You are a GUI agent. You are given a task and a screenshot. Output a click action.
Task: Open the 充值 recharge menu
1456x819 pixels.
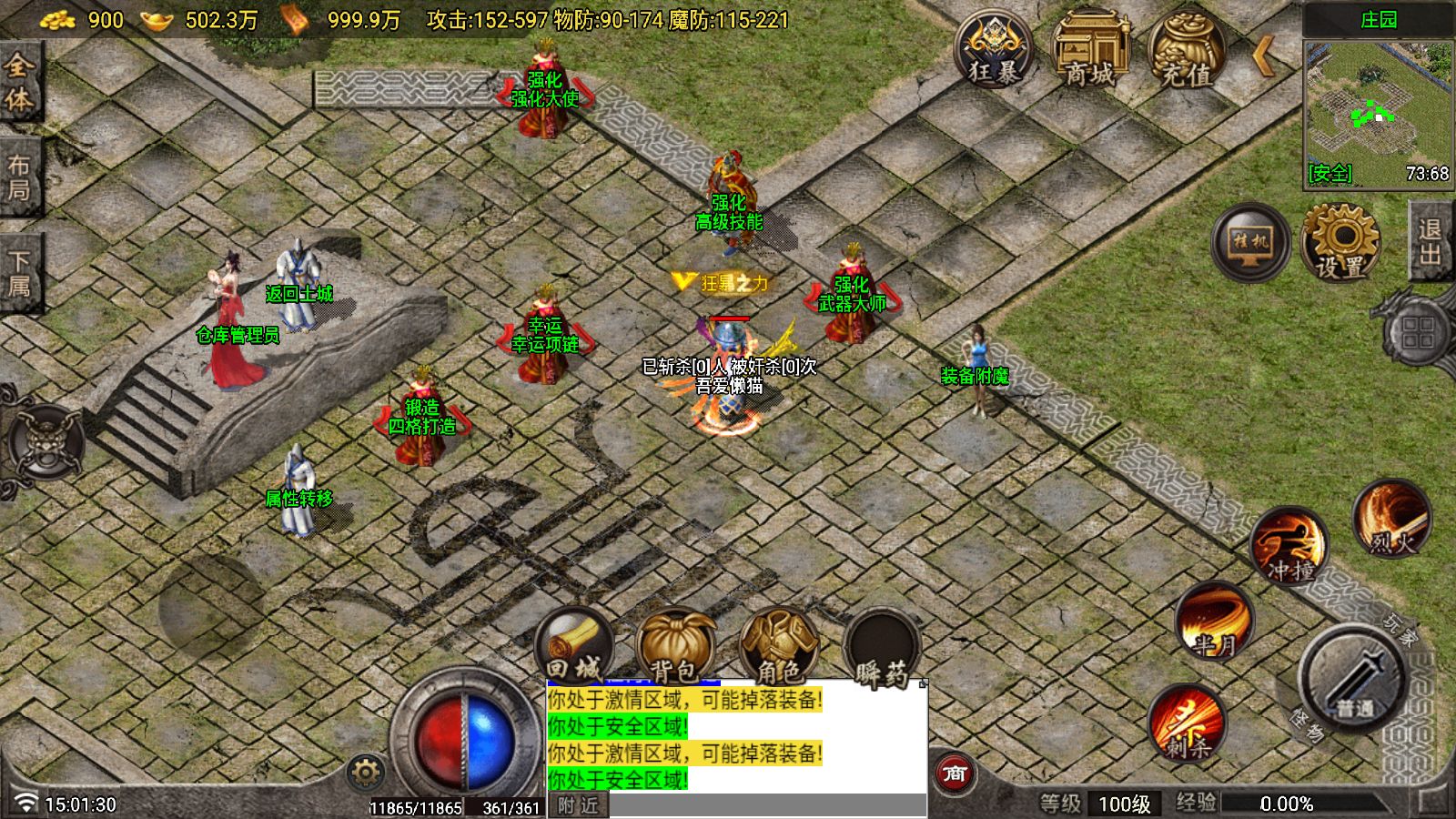tap(1187, 50)
